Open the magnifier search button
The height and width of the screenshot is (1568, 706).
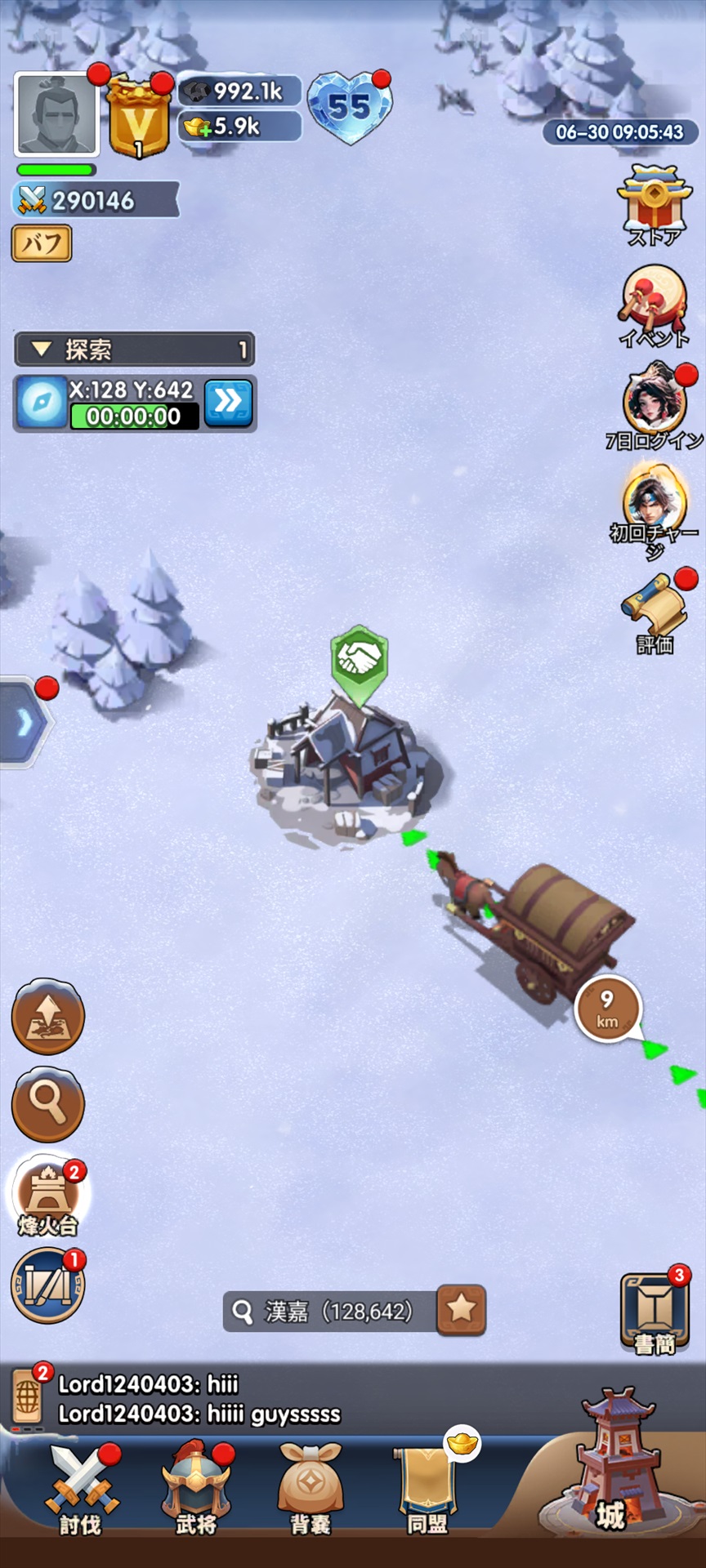(x=48, y=1104)
